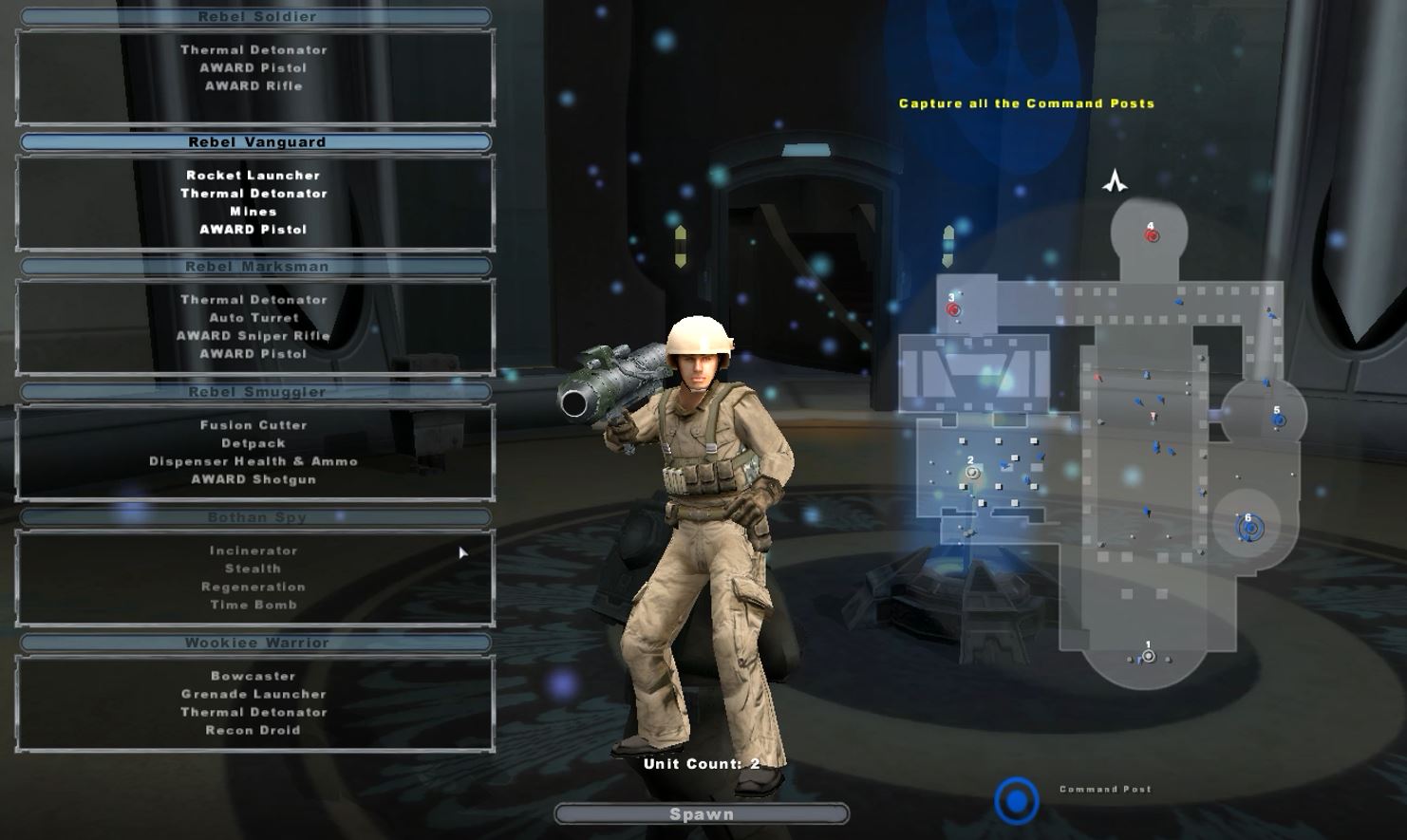
Task: Select the Rebel Soldier class
Action: pyautogui.click(x=255, y=17)
